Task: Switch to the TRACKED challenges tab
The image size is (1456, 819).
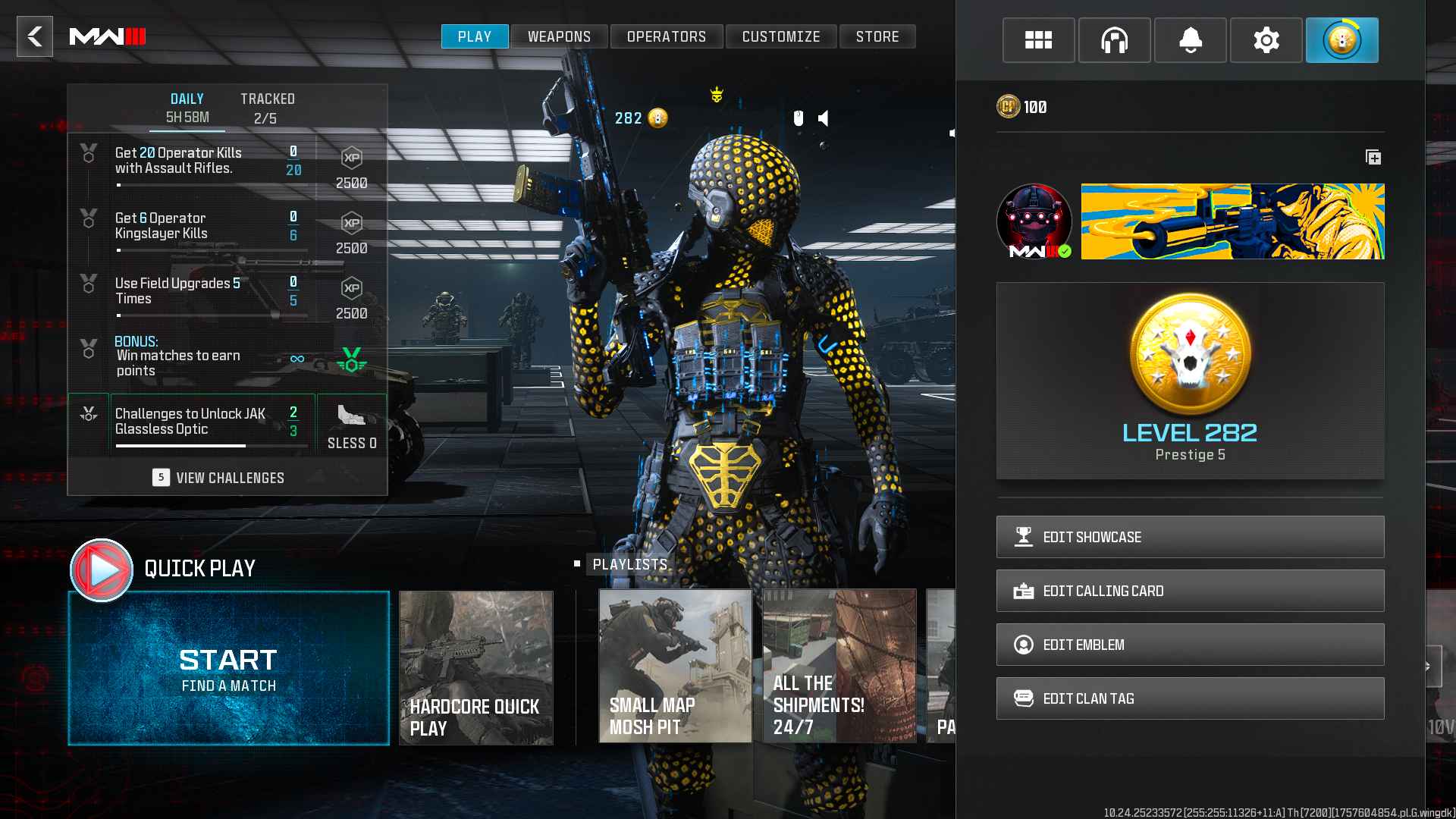Action: 265,106
